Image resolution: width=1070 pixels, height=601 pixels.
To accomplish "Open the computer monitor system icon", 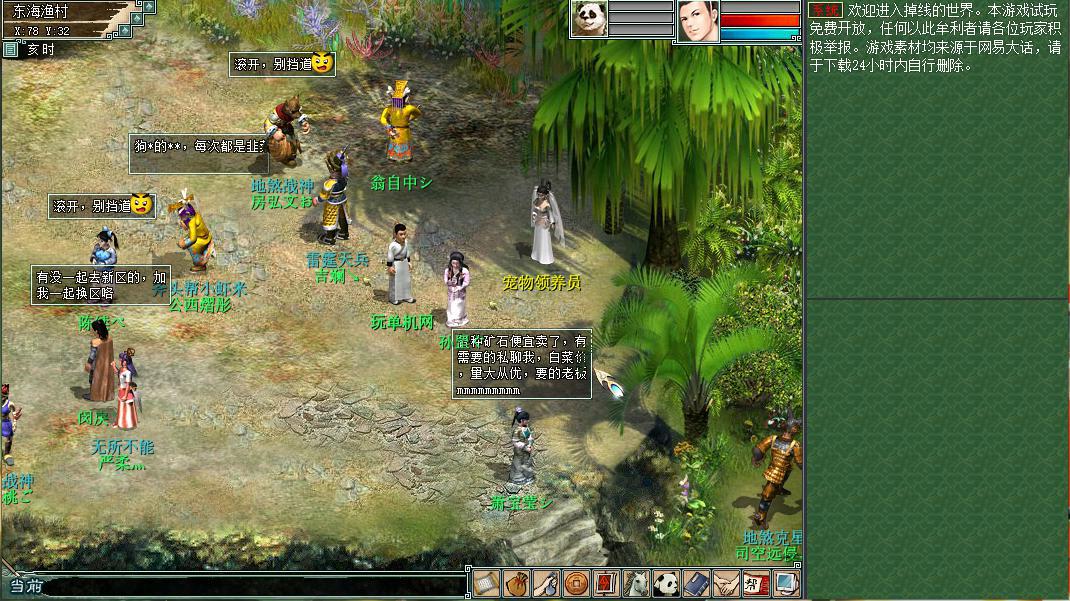I will (786, 583).
